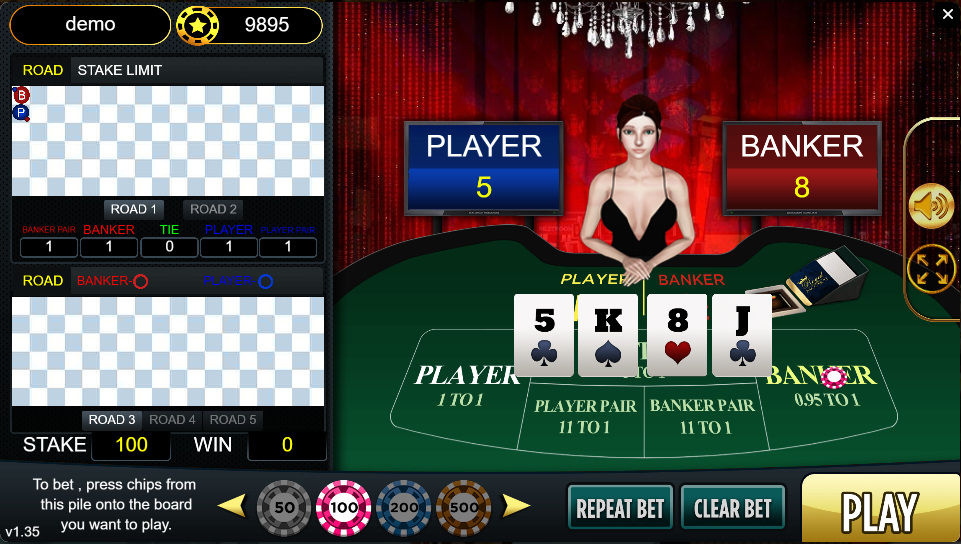
Task: Close the game with the X button
Action: point(948,14)
